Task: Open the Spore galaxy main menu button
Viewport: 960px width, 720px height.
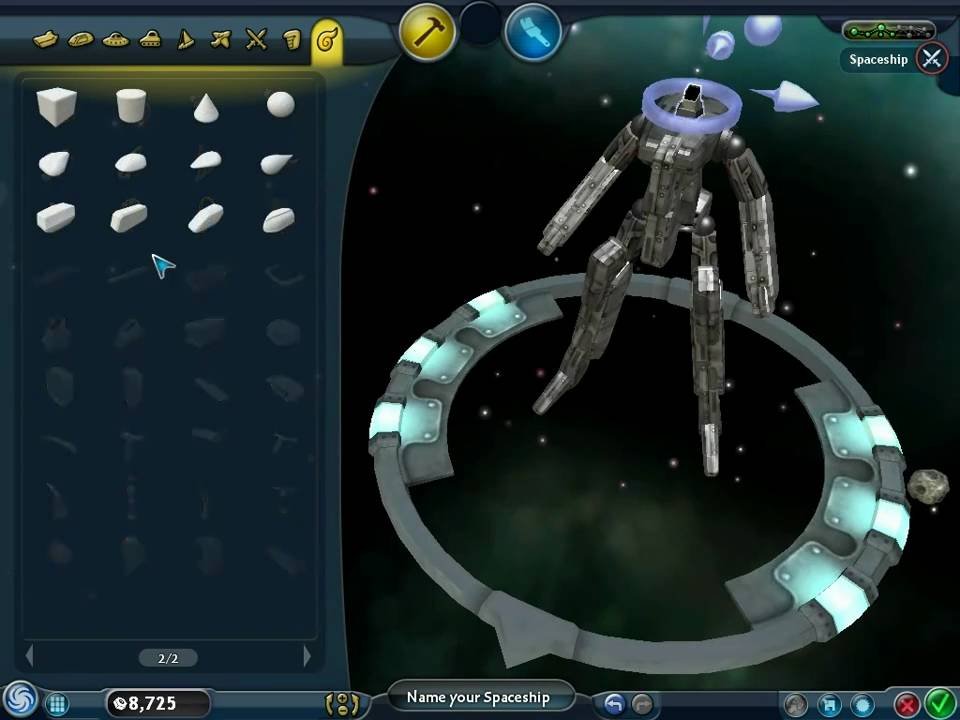Action: 17,701
